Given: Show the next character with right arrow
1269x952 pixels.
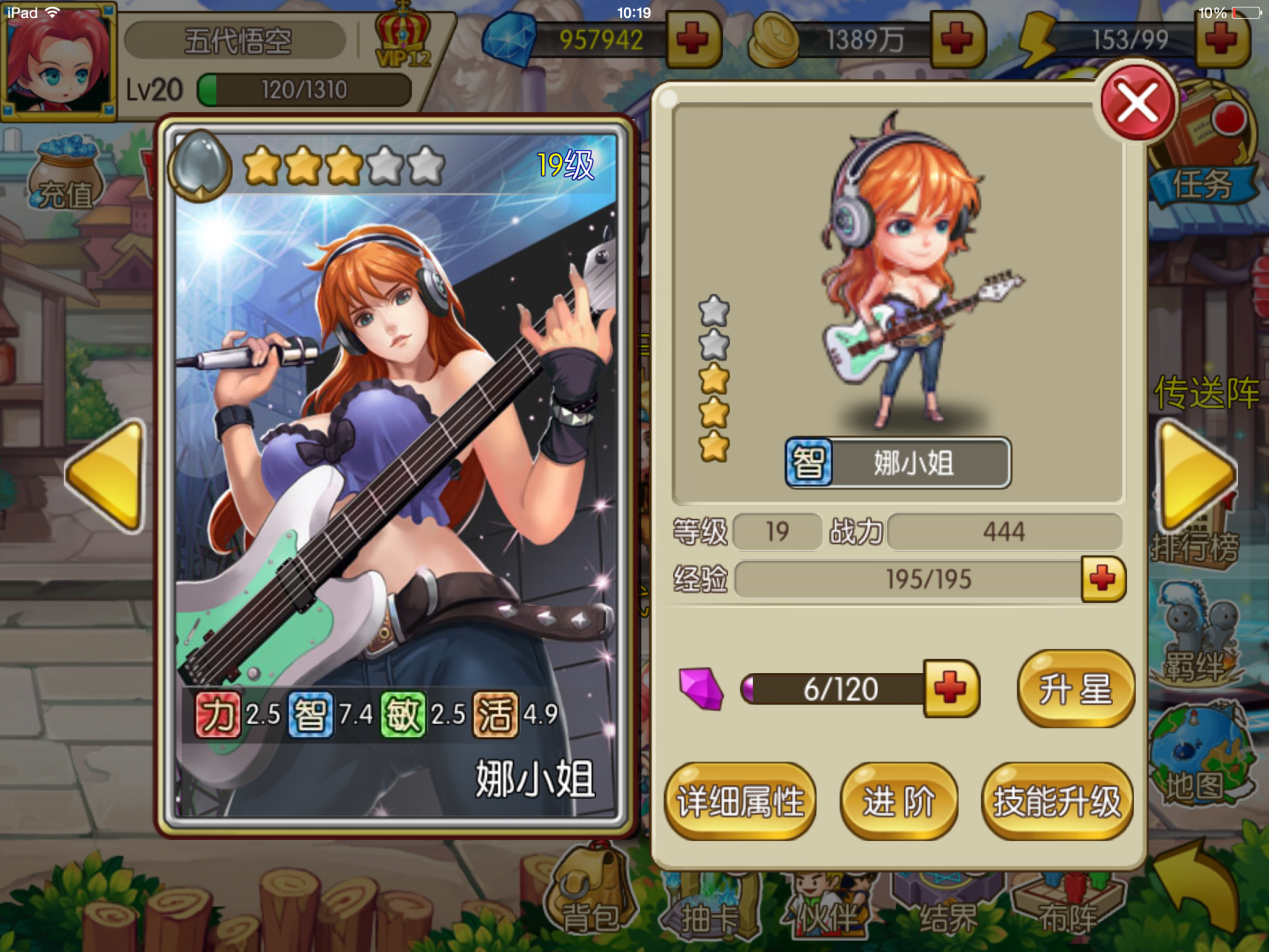Looking at the screenshot, I should tap(1196, 474).
